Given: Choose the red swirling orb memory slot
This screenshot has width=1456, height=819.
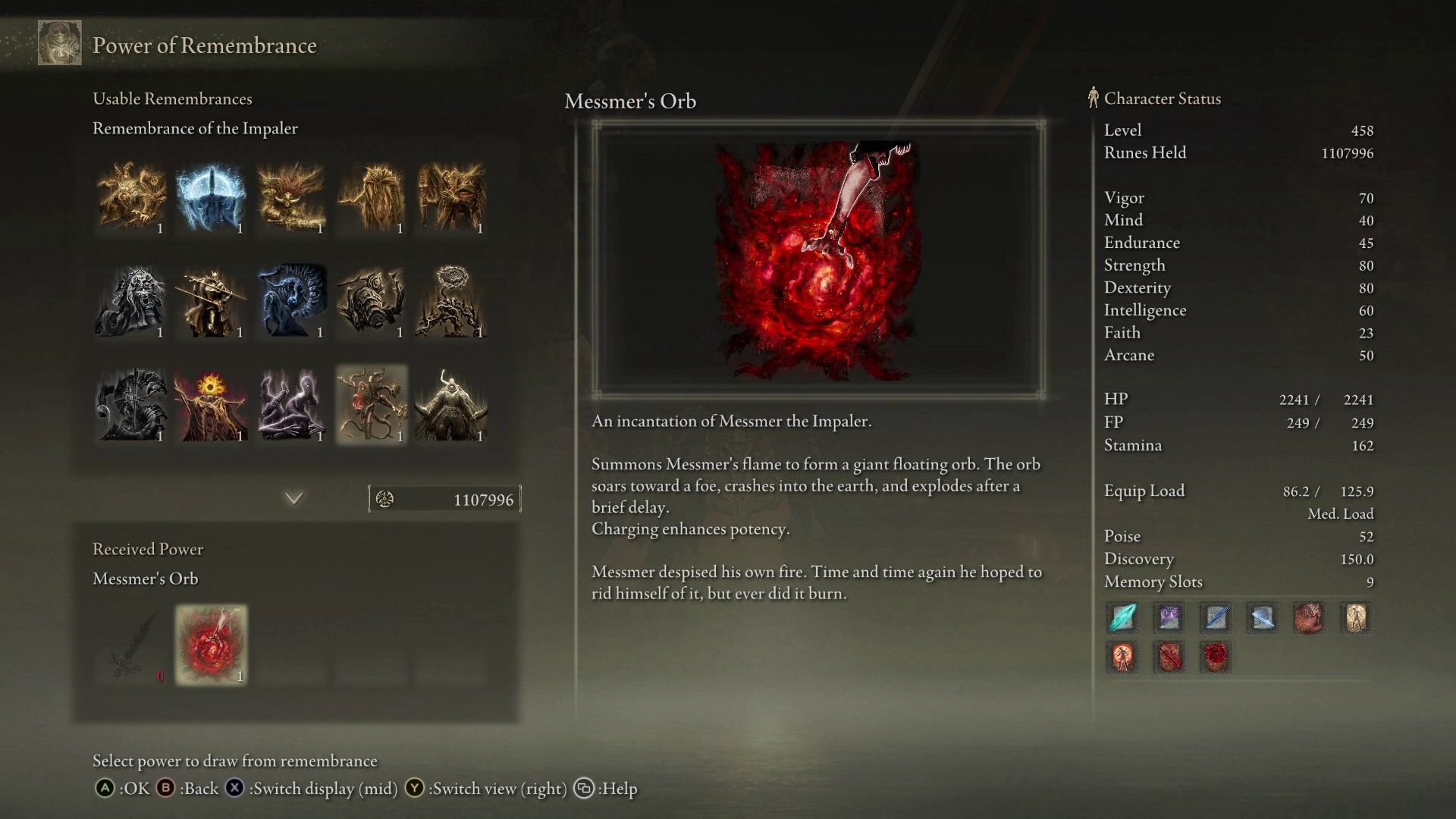Looking at the screenshot, I should click(1216, 657).
